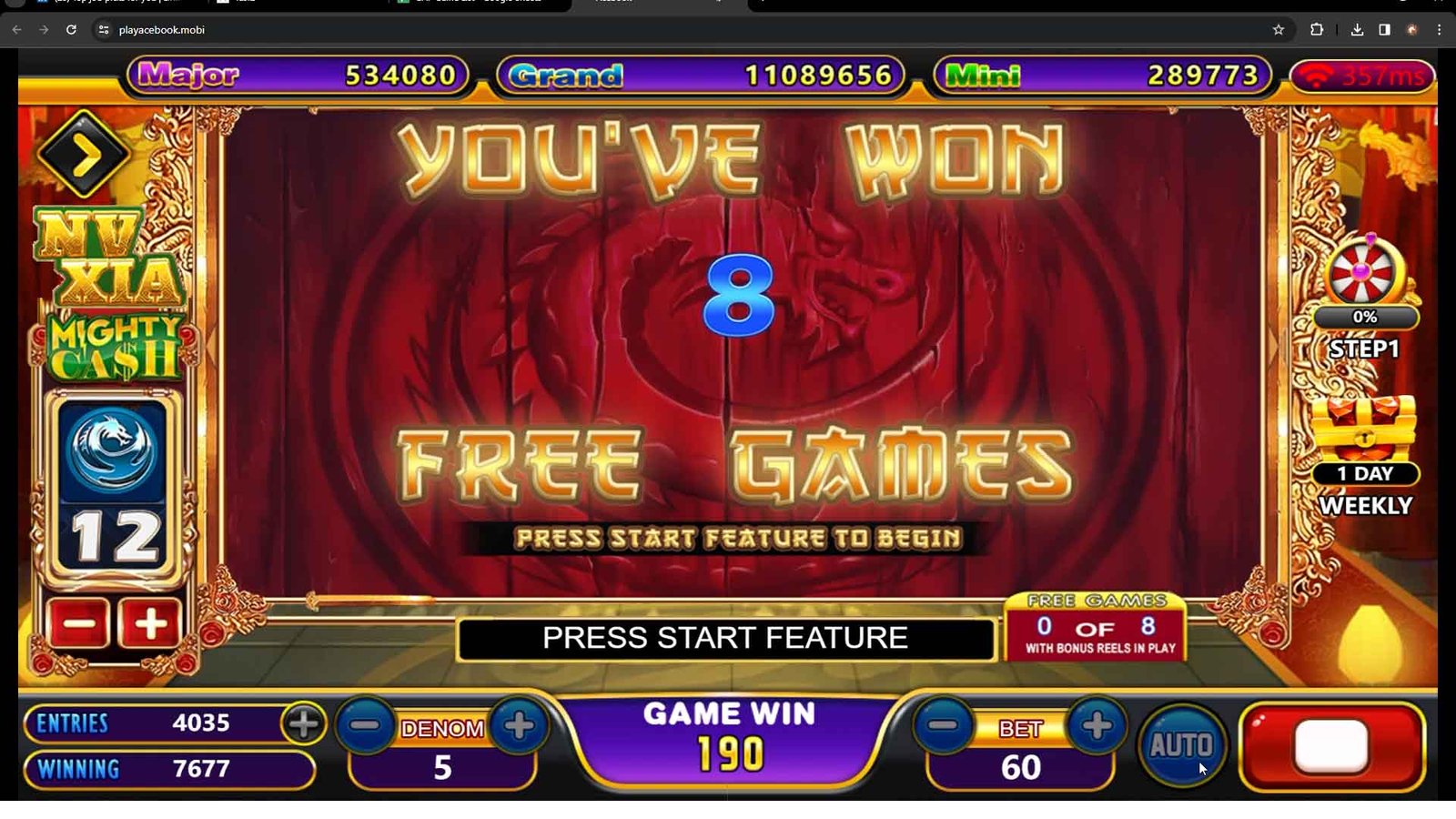
Task: Open the weekly treasure chest reward
Action: point(1364,430)
